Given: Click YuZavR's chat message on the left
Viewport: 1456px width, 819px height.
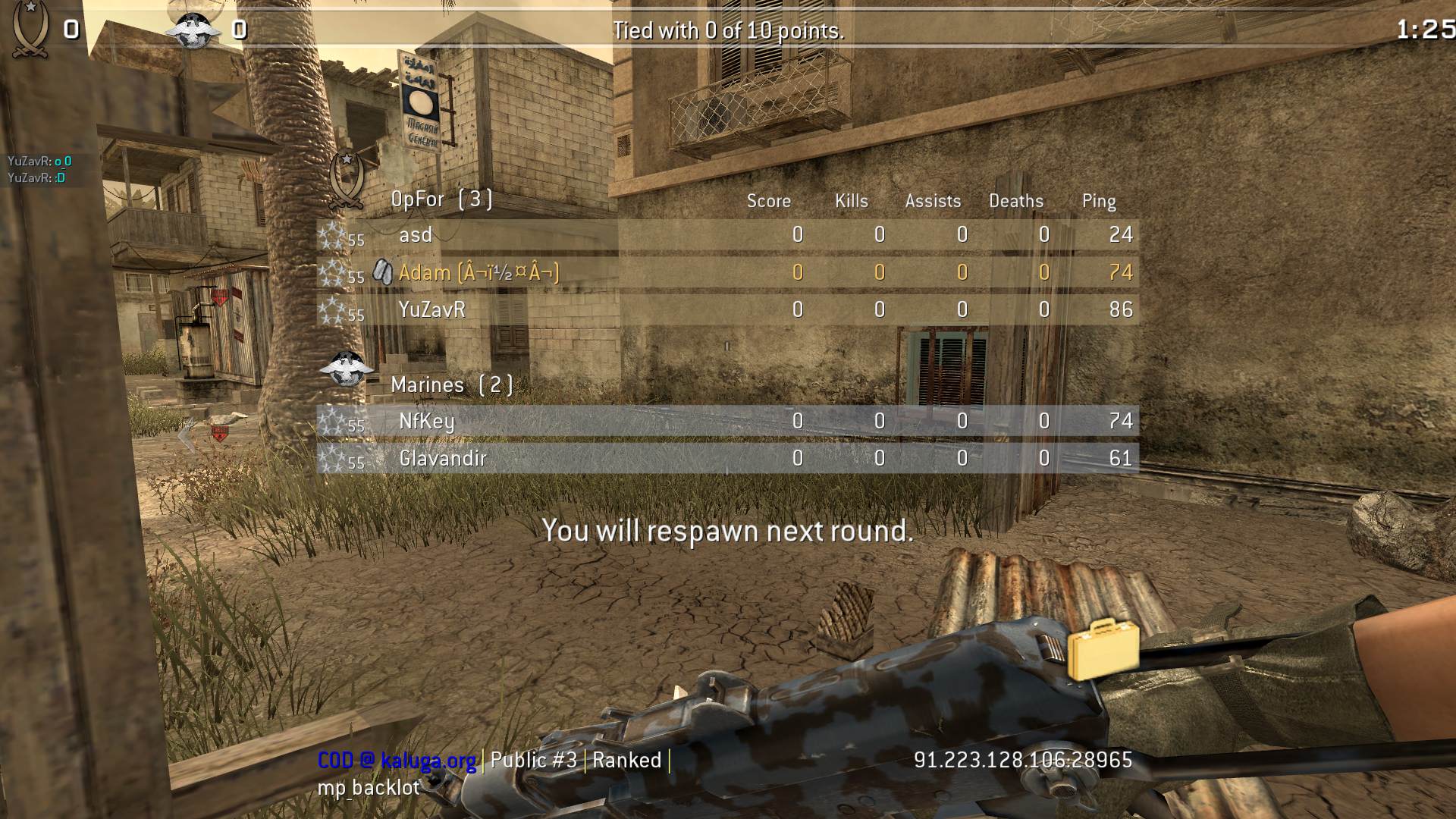Looking at the screenshot, I should click(x=38, y=162).
